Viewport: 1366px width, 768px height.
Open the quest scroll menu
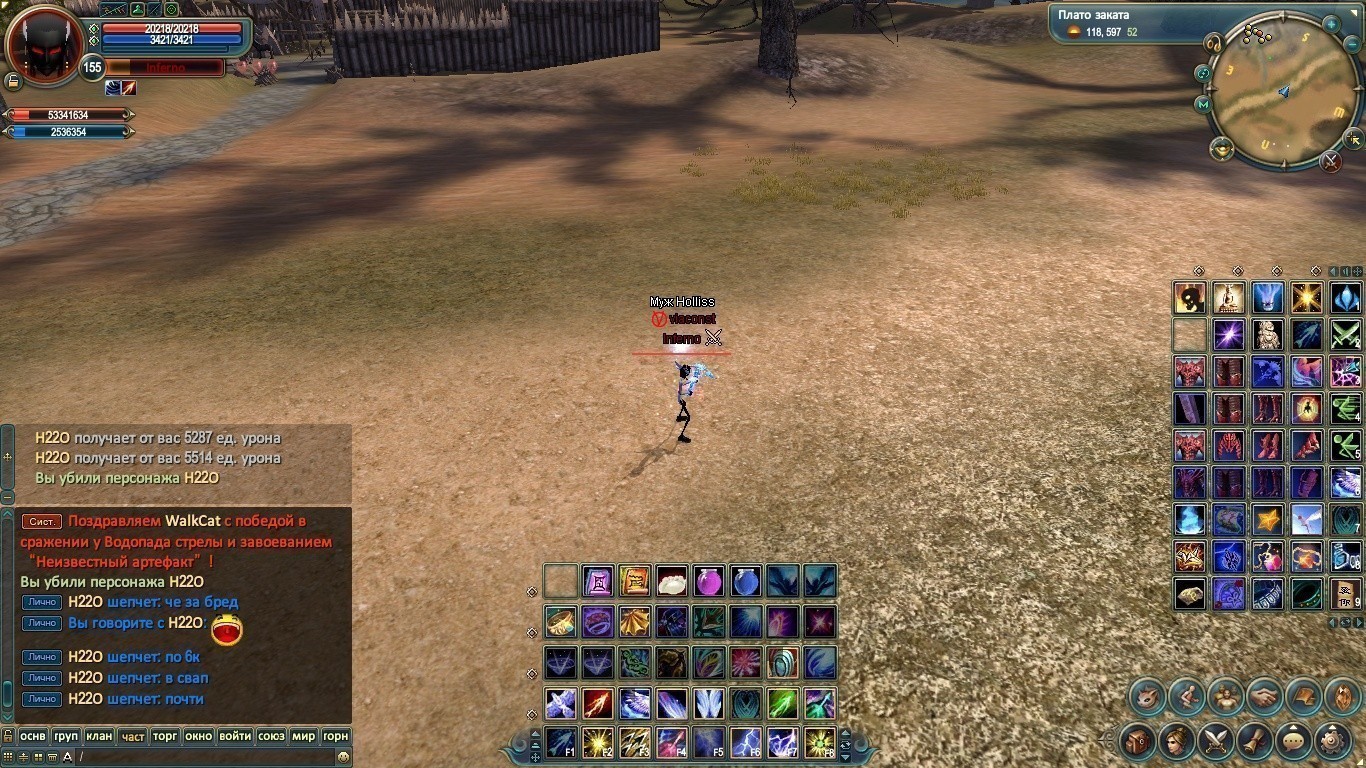pos(1255,741)
